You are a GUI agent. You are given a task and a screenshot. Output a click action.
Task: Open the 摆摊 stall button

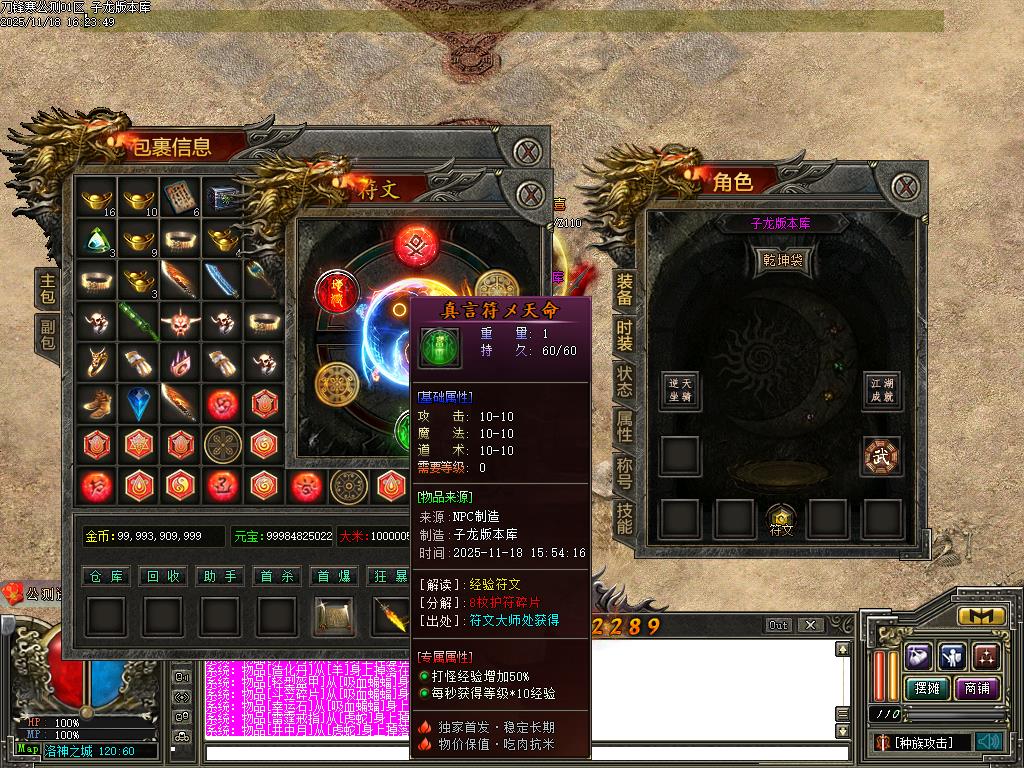(925, 688)
